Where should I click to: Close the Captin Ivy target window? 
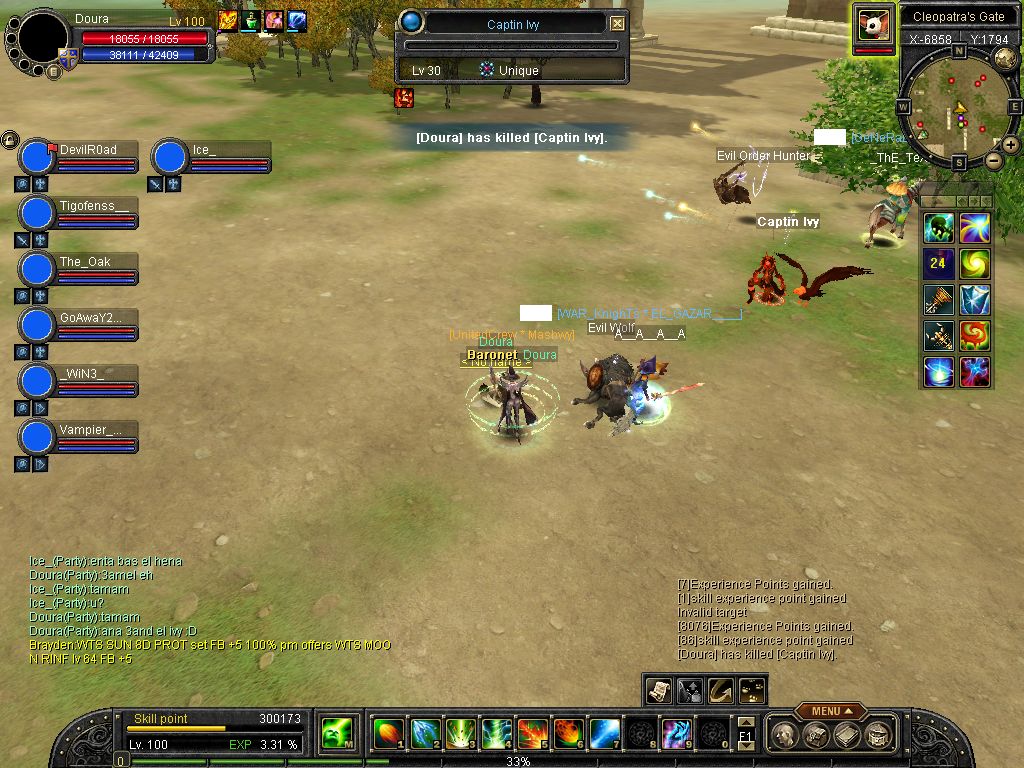coord(617,24)
